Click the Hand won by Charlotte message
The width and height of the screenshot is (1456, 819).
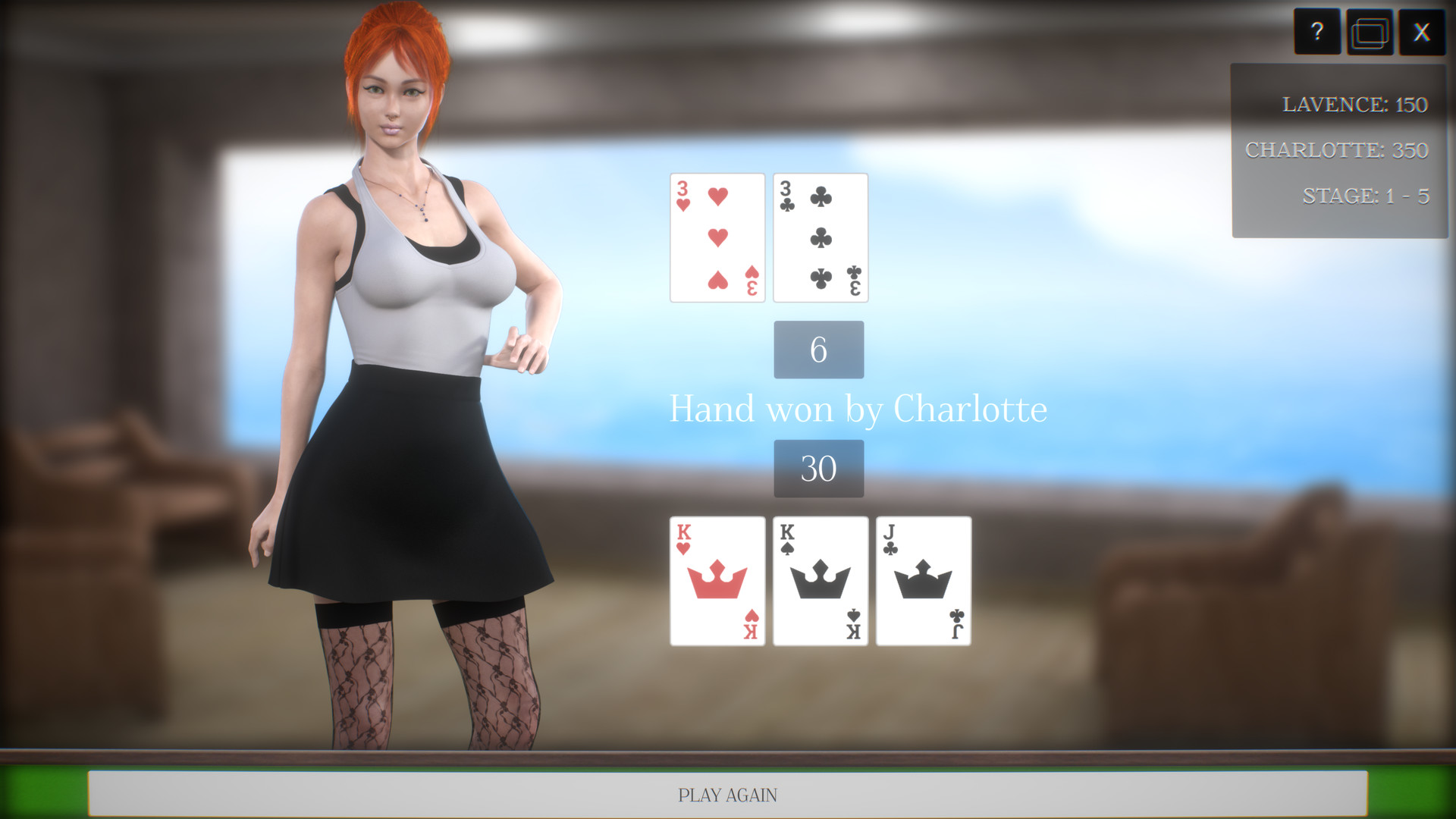(x=858, y=409)
